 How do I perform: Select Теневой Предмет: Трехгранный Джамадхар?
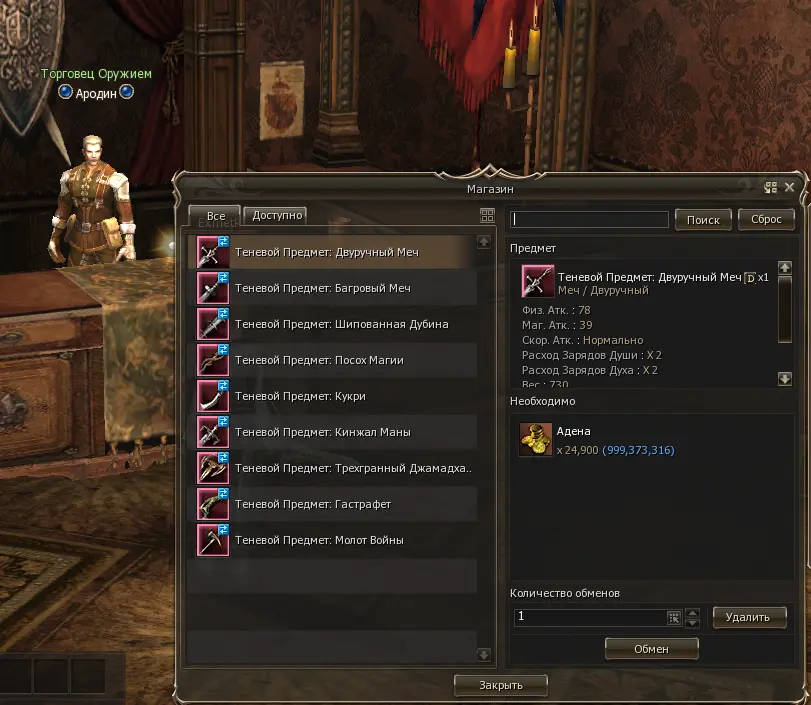pyautogui.click(x=352, y=469)
